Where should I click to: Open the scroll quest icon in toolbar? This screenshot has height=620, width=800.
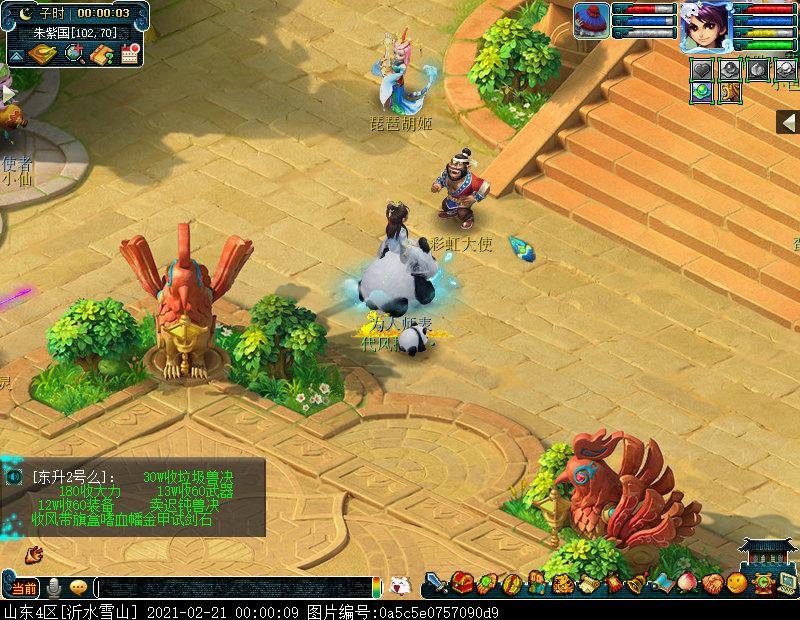point(587,583)
